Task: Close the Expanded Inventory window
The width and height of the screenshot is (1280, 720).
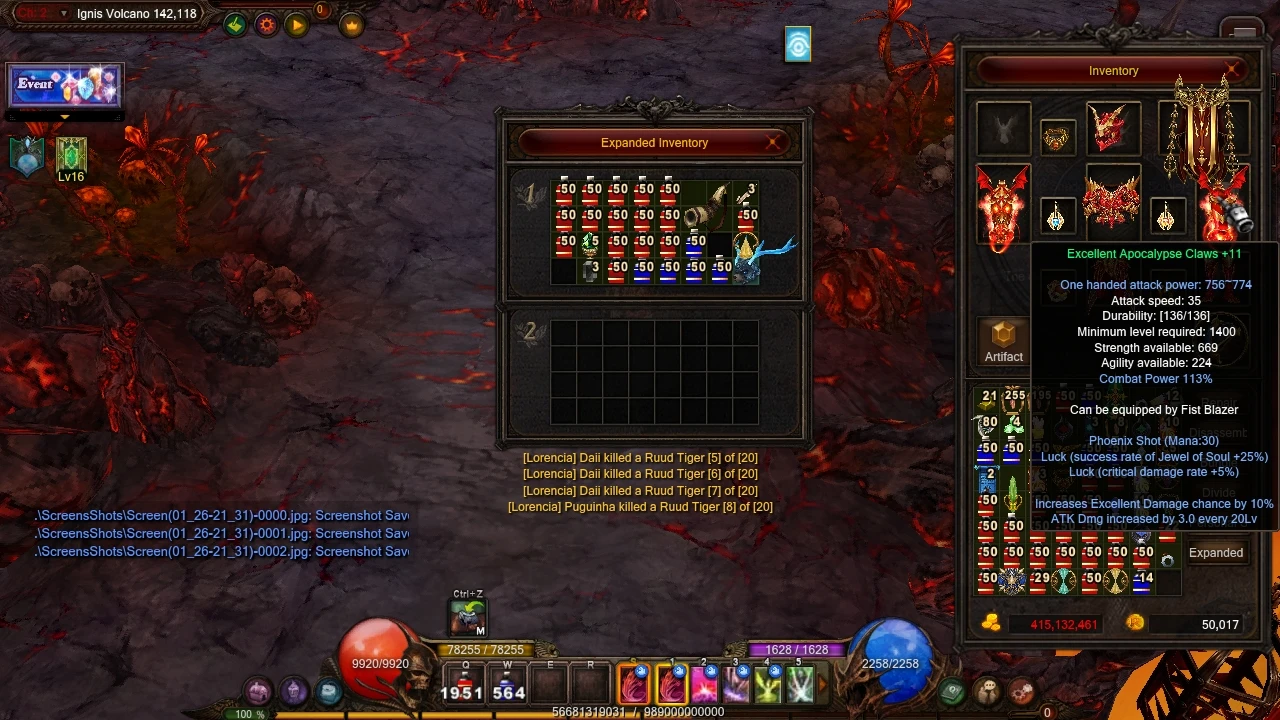Action: tap(772, 143)
